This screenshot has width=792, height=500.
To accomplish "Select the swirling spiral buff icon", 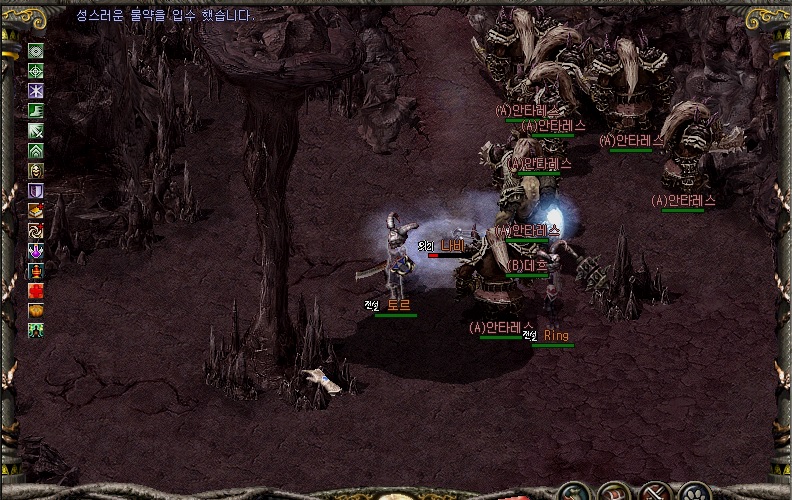I will pyautogui.click(x=36, y=231).
